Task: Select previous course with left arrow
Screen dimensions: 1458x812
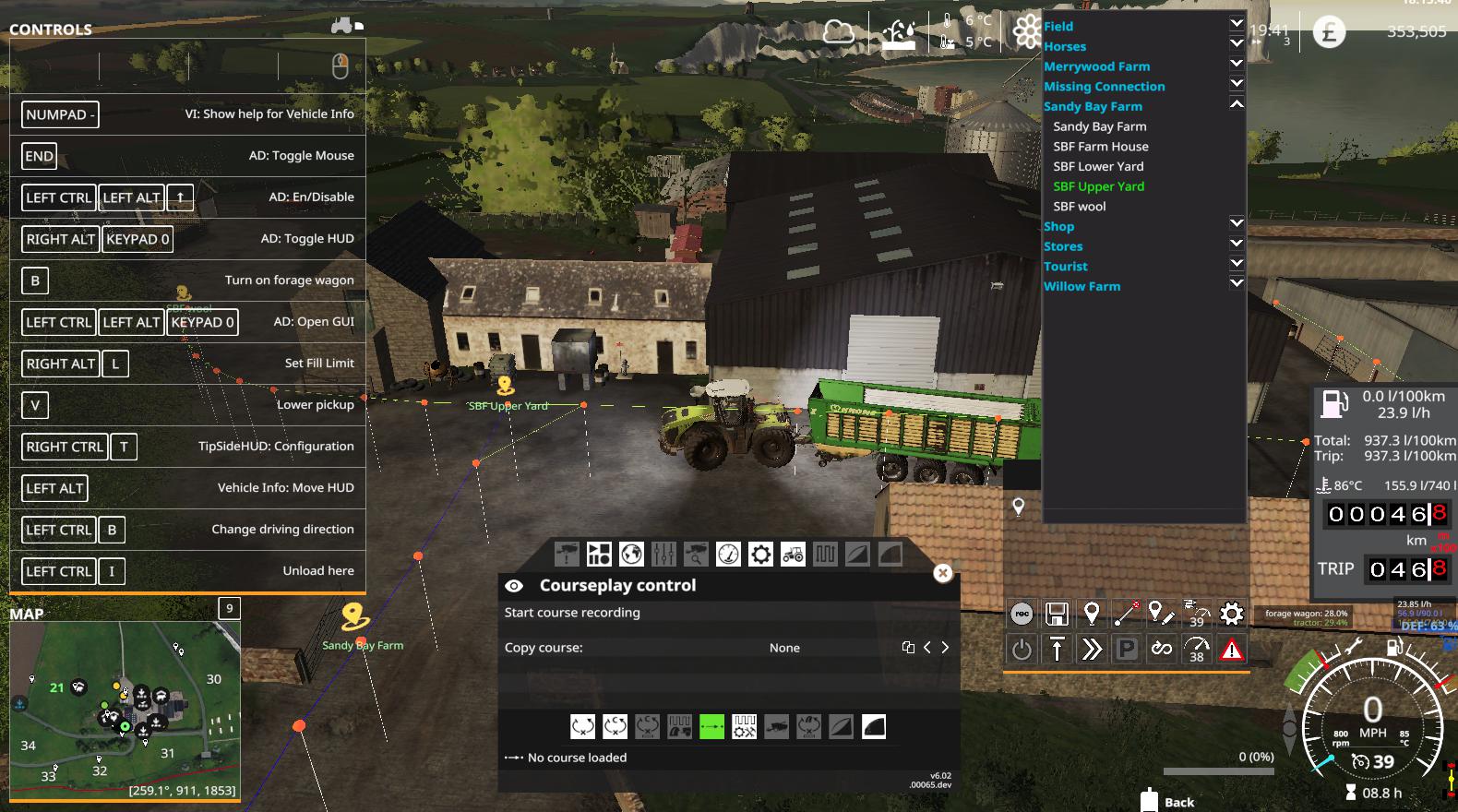Action: click(927, 648)
